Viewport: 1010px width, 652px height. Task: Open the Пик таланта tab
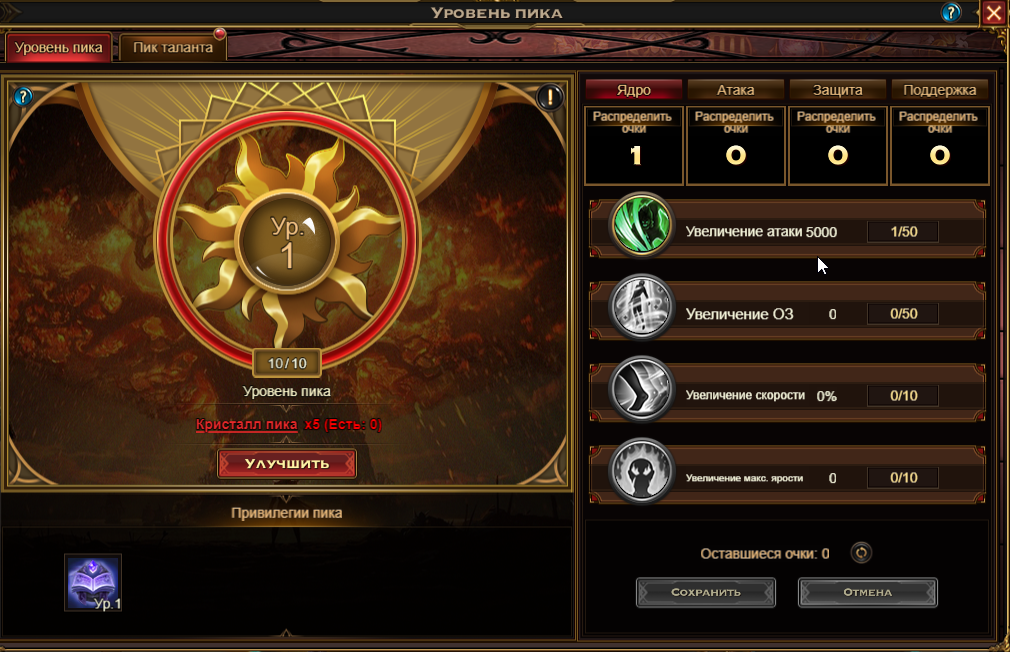click(173, 48)
